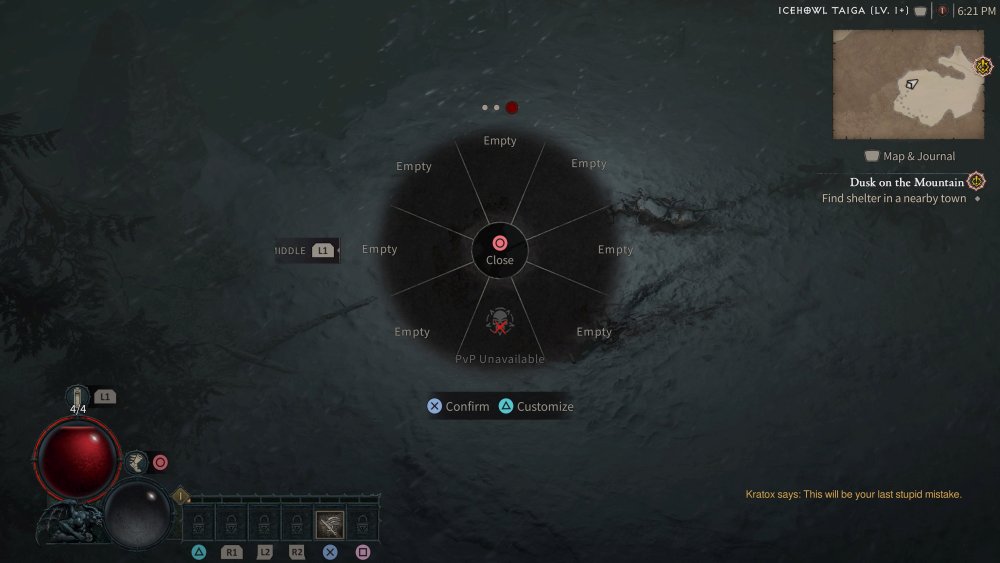Open Customize for the wheel
Viewport: 1000px width, 563px height.
(536, 407)
